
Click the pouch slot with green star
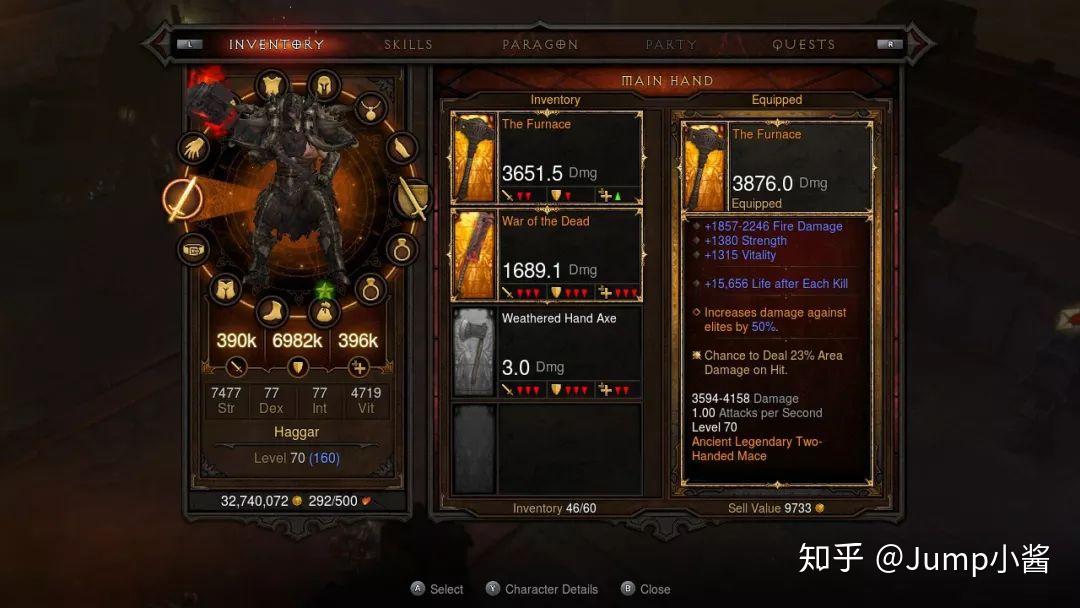323,311
